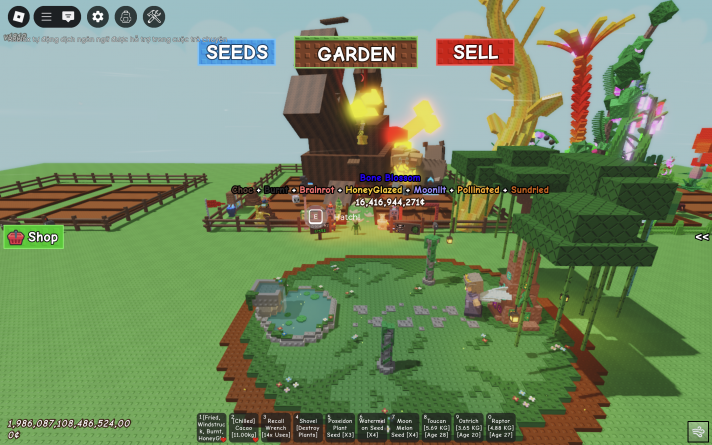Open the backpack inventory icon
The image size is (712, 445).
125,16
